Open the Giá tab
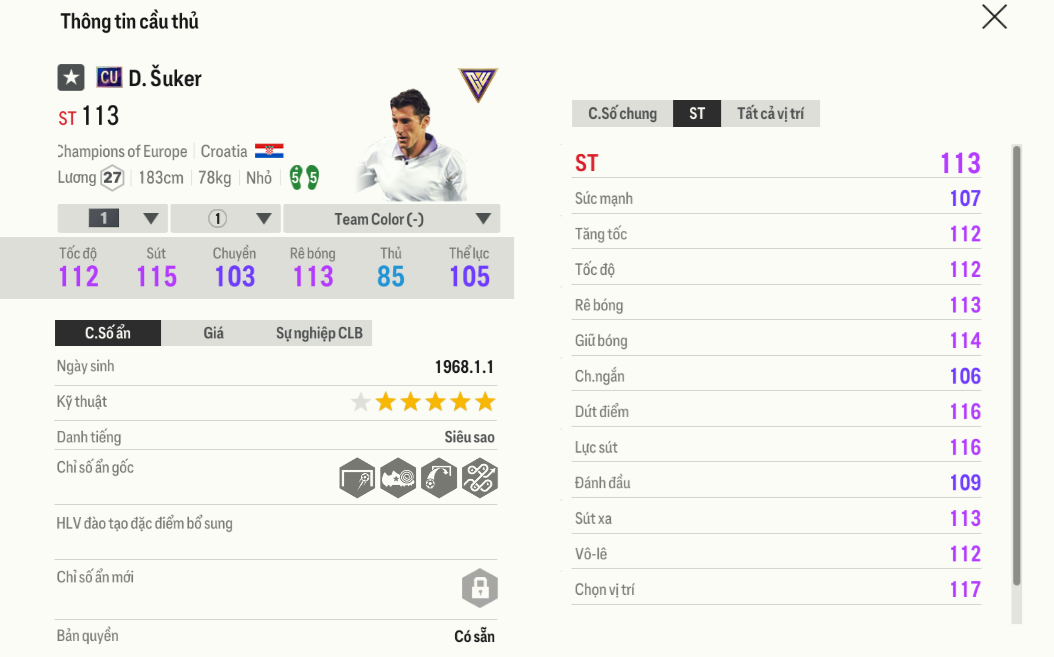This screenshot has width=1054, height=657. click(214, 333)
